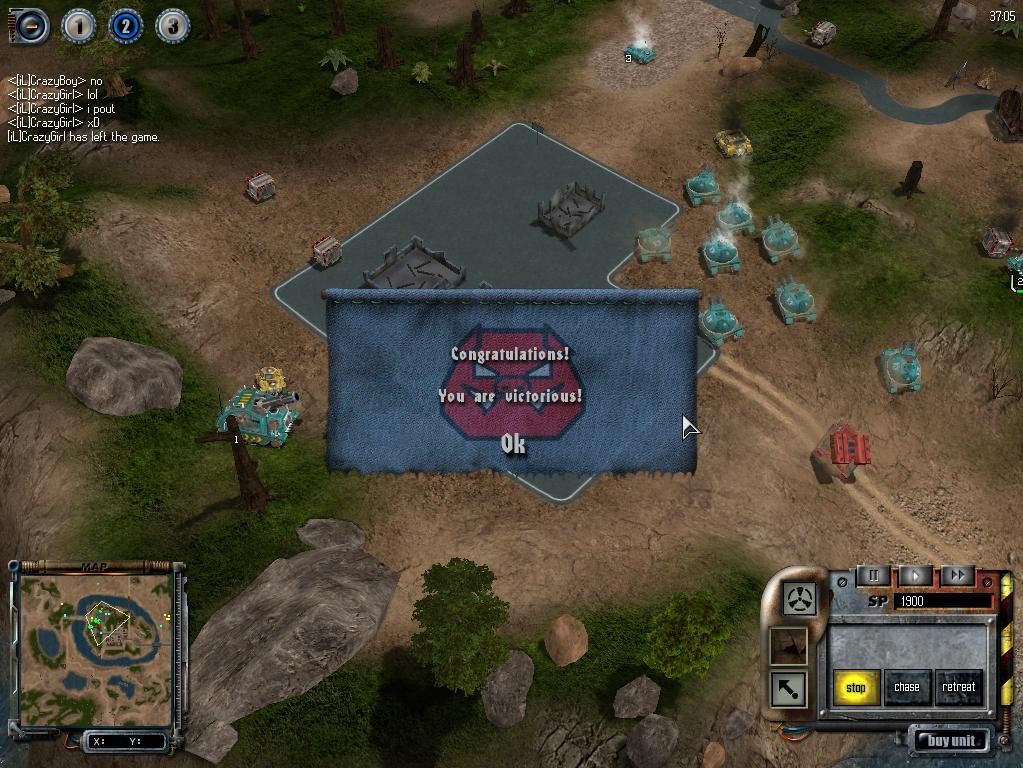Issue the stop order
Screen dimensions: 1023x768
pyautogui.click(x=856, y=687)
